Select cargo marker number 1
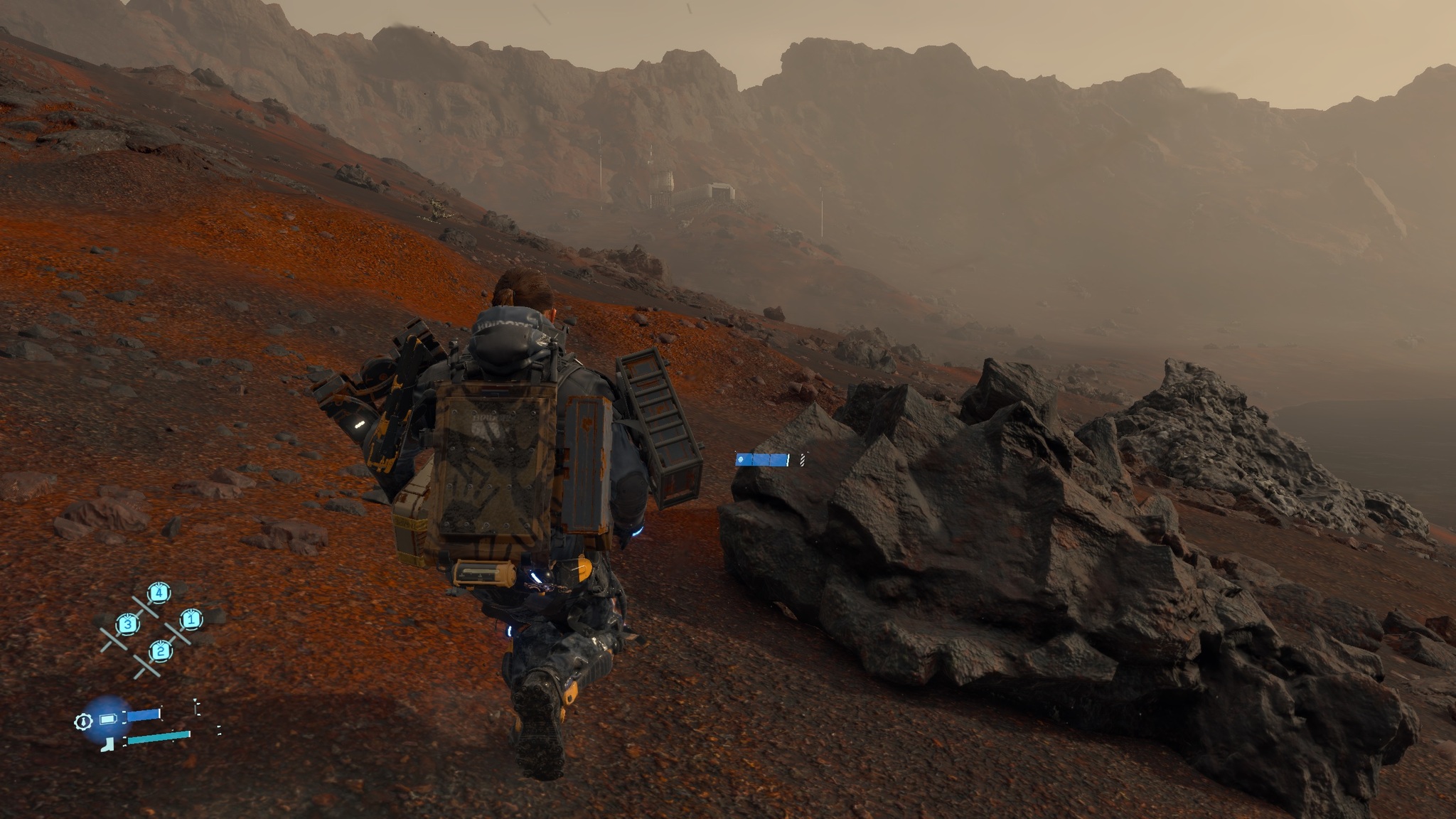Viewport: 1456px width, 819px height. (x=190, y=619)
